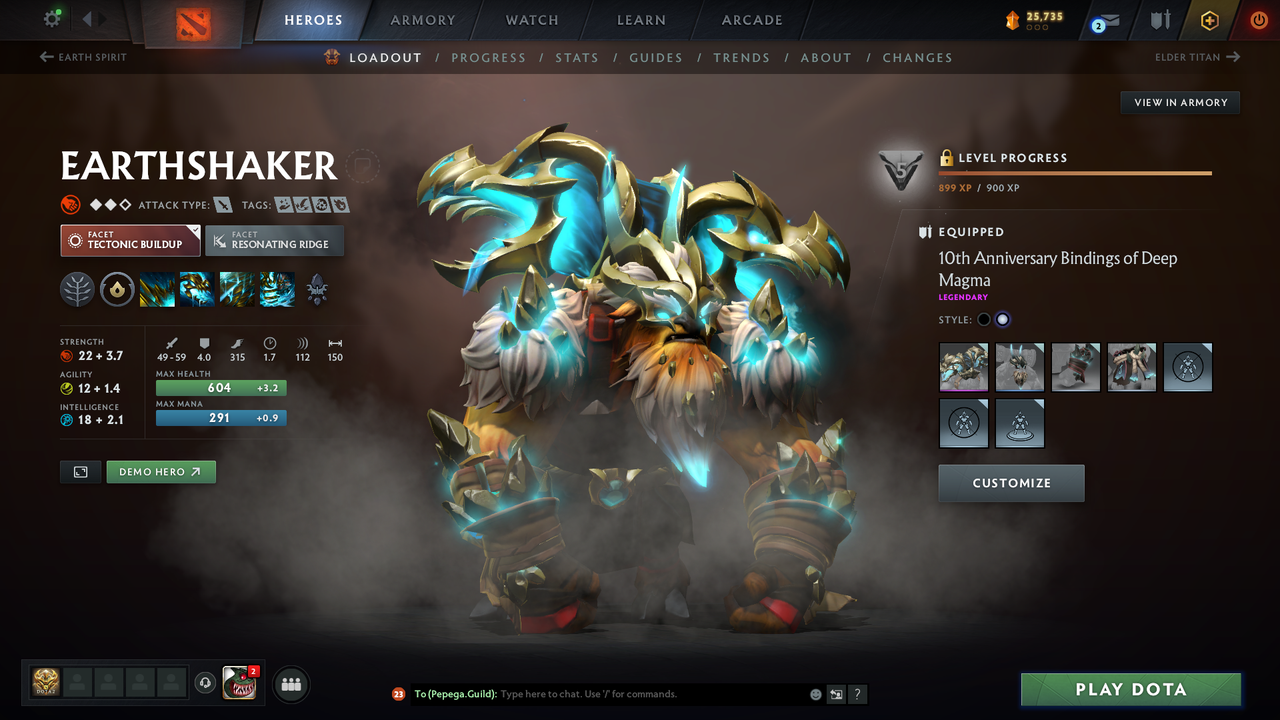Switch to the STATS tab

click(577, 57)
